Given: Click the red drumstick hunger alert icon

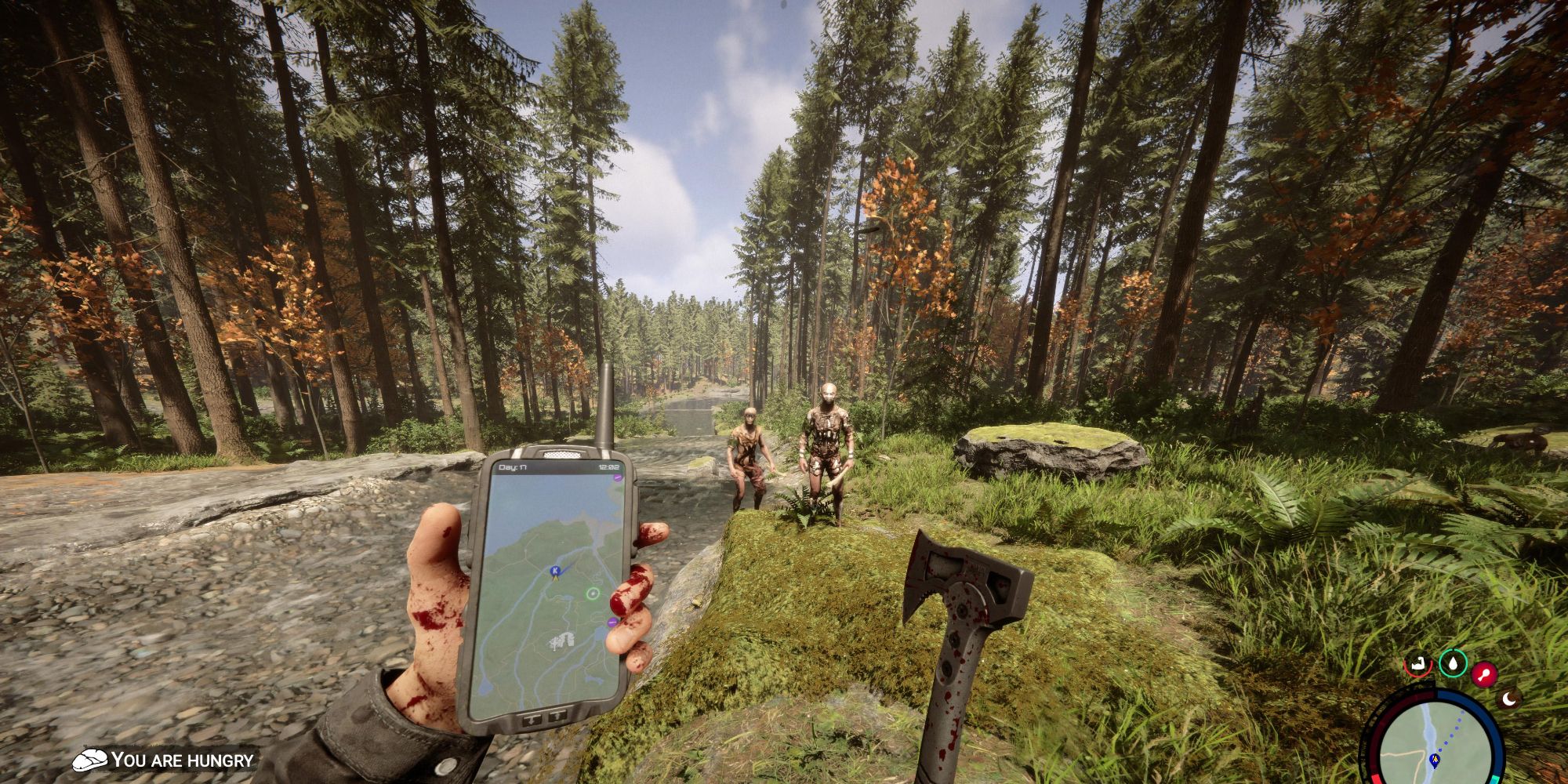Looking at the screenshot, I should [x=1484, y=674].
